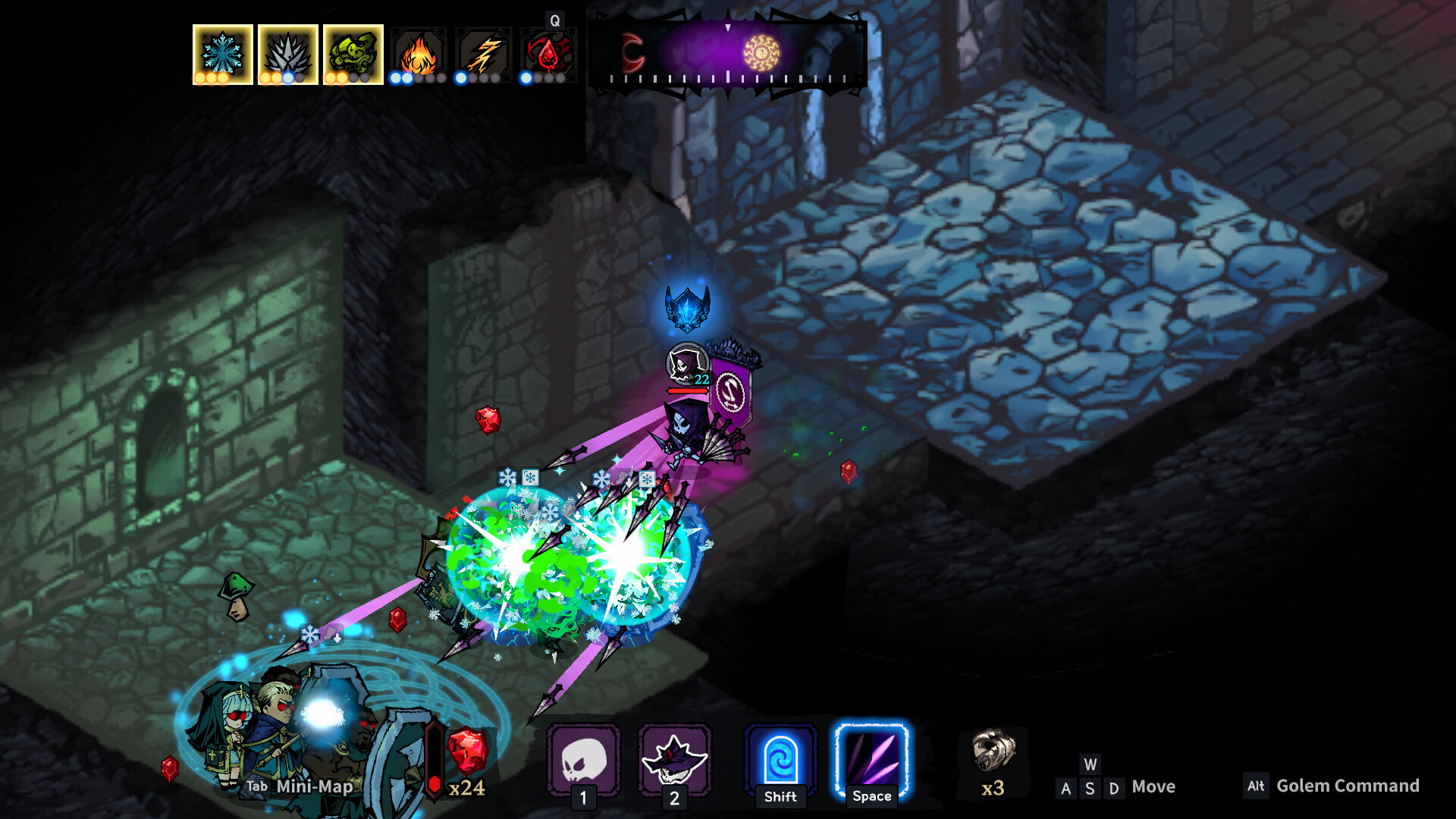This screenshot has height=819, width=1456.
Task: Activate the skull ability in slot 1
Action: (583, 759)
